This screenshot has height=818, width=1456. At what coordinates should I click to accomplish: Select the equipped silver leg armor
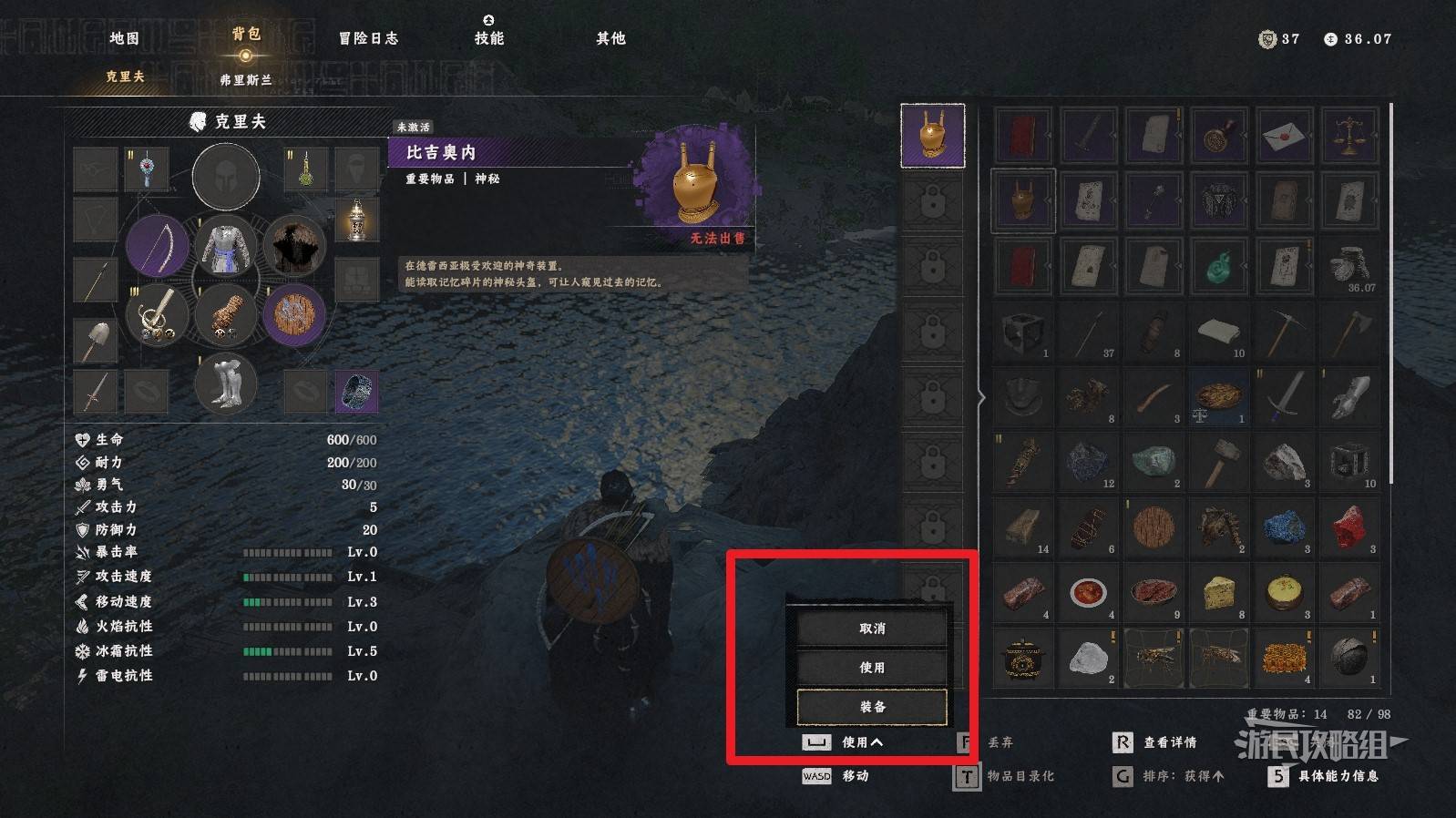pos(225,383)
